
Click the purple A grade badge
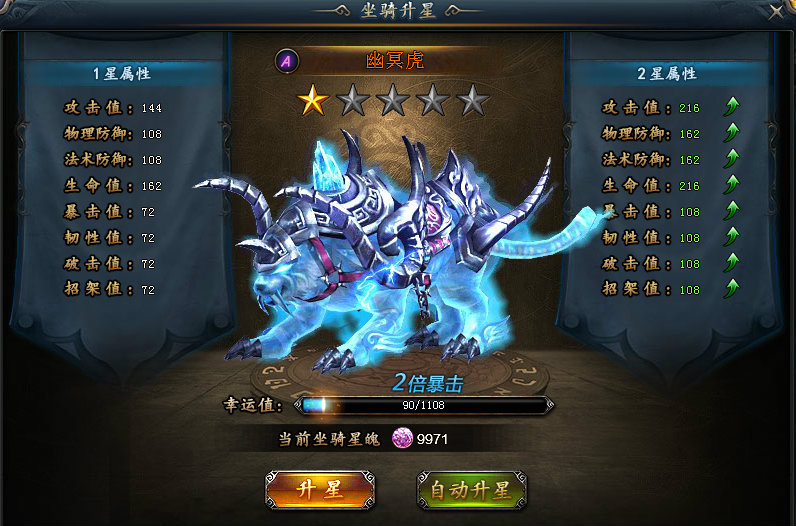287,61
